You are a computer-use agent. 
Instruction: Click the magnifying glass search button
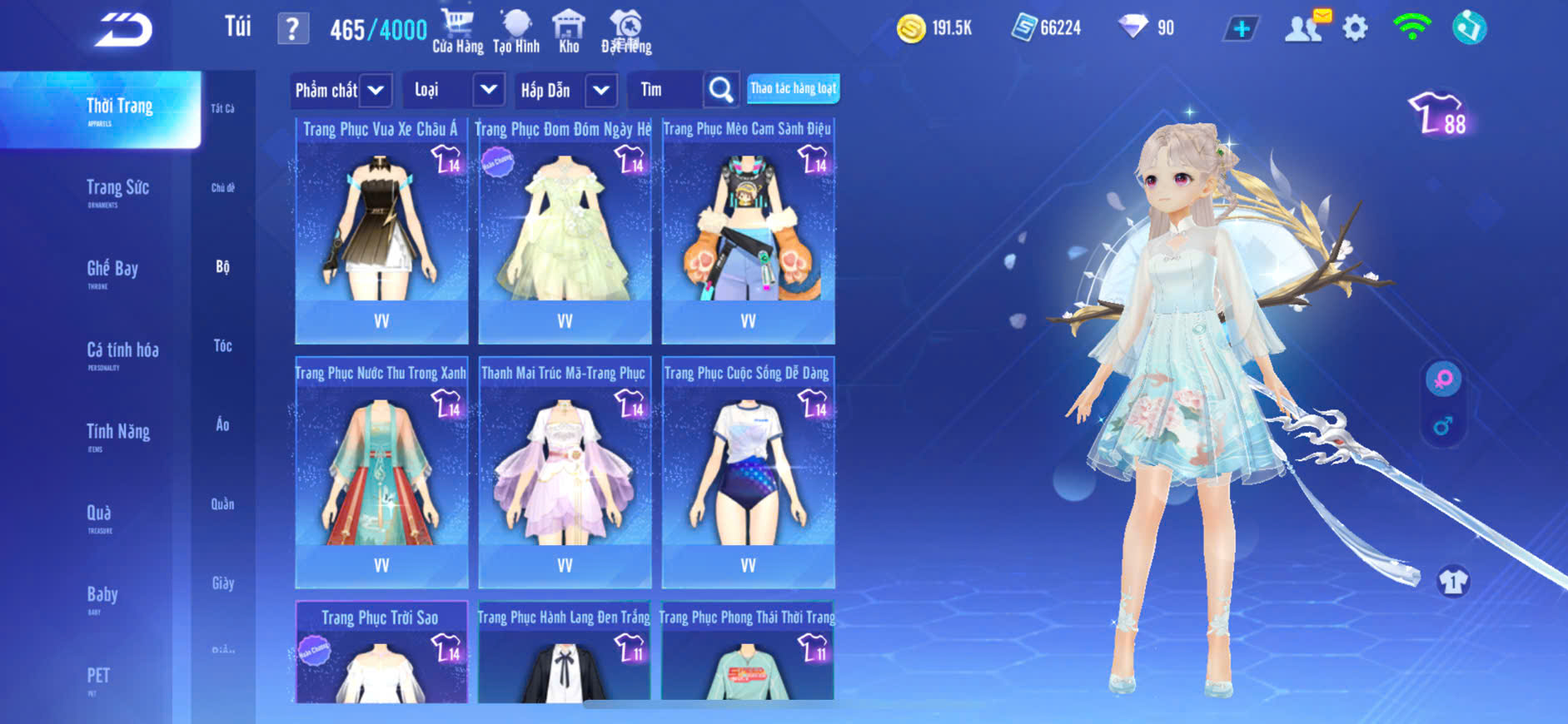click(721, 90)
